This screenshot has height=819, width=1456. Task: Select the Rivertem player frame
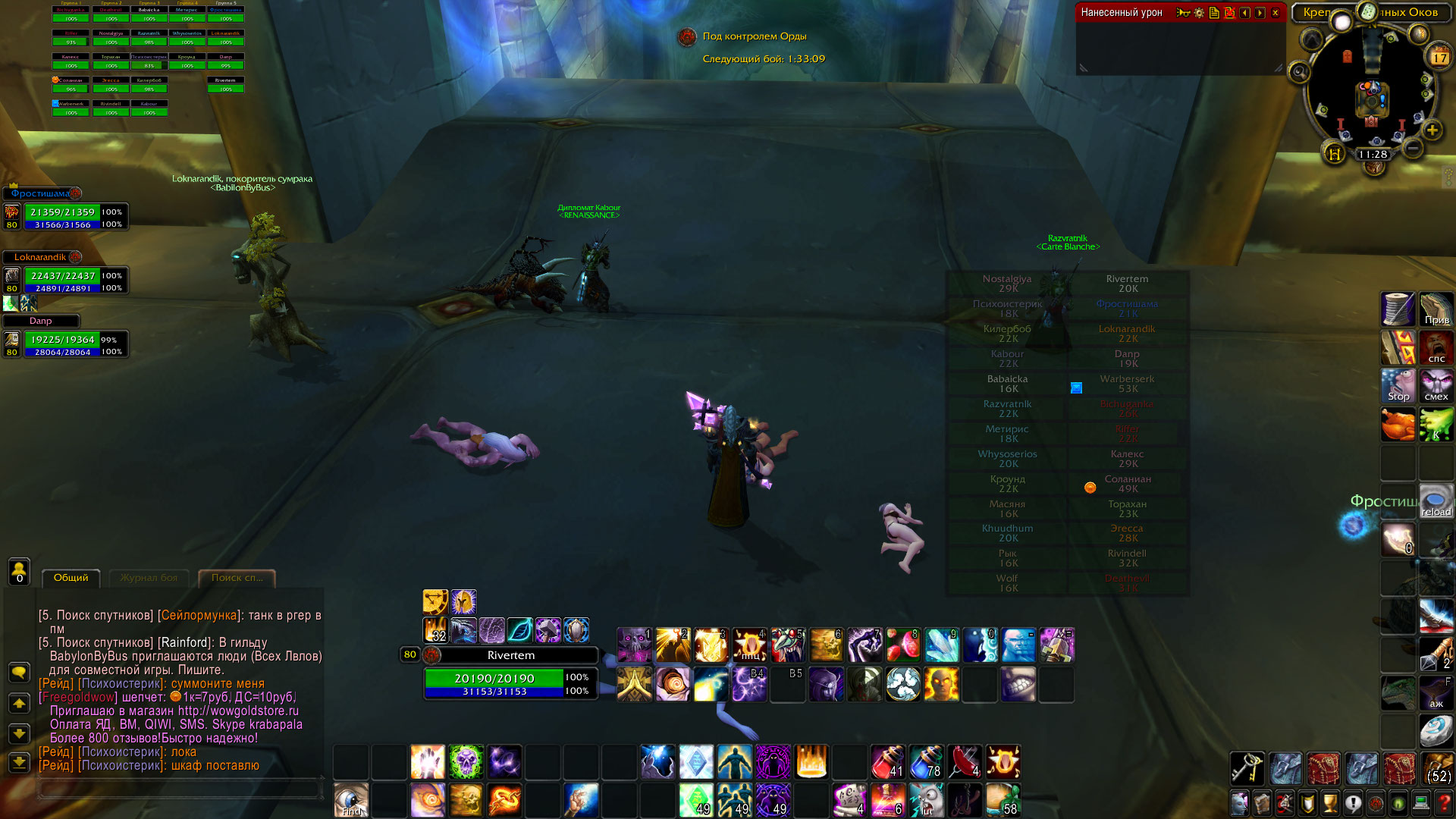(x=510, y=655)
